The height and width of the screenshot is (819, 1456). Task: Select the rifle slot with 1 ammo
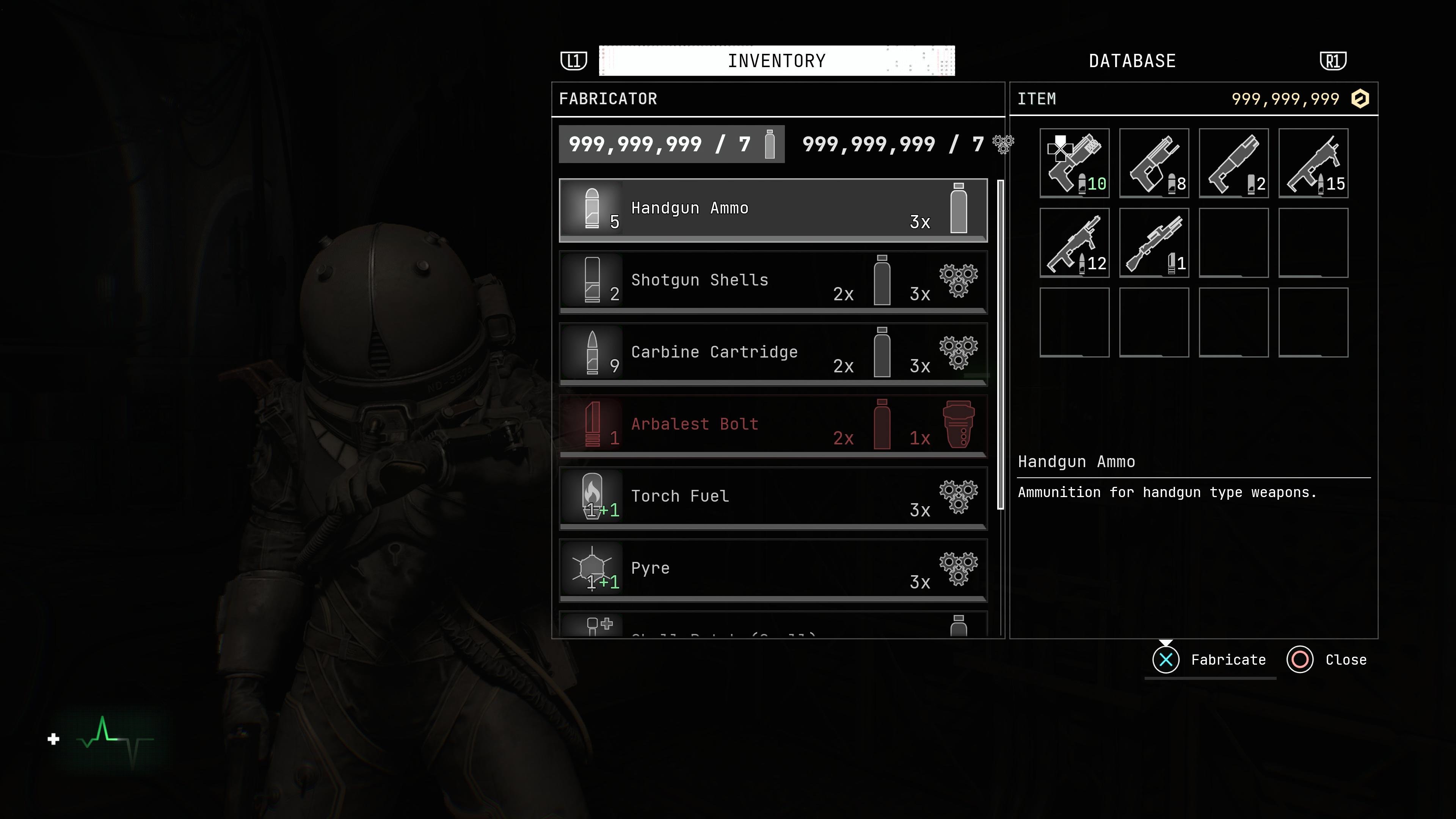tap(1153, 243)
